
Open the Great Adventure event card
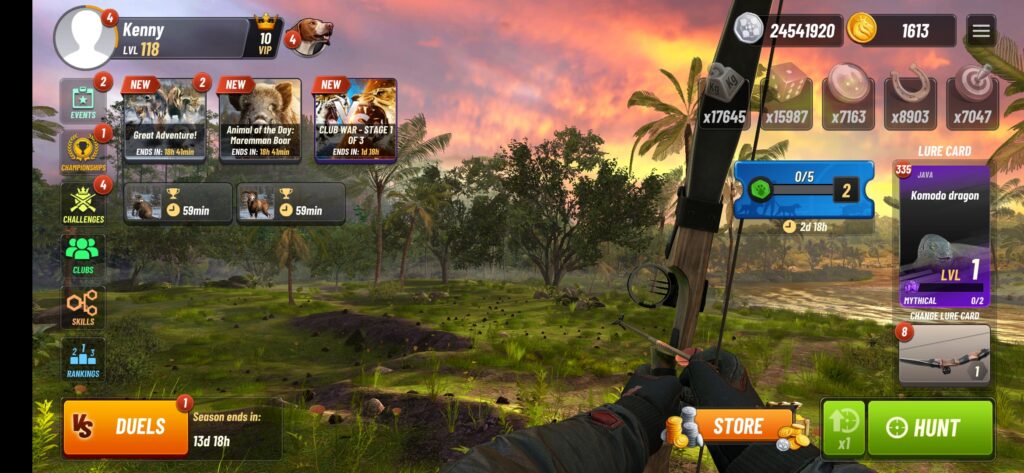[165, 120]
